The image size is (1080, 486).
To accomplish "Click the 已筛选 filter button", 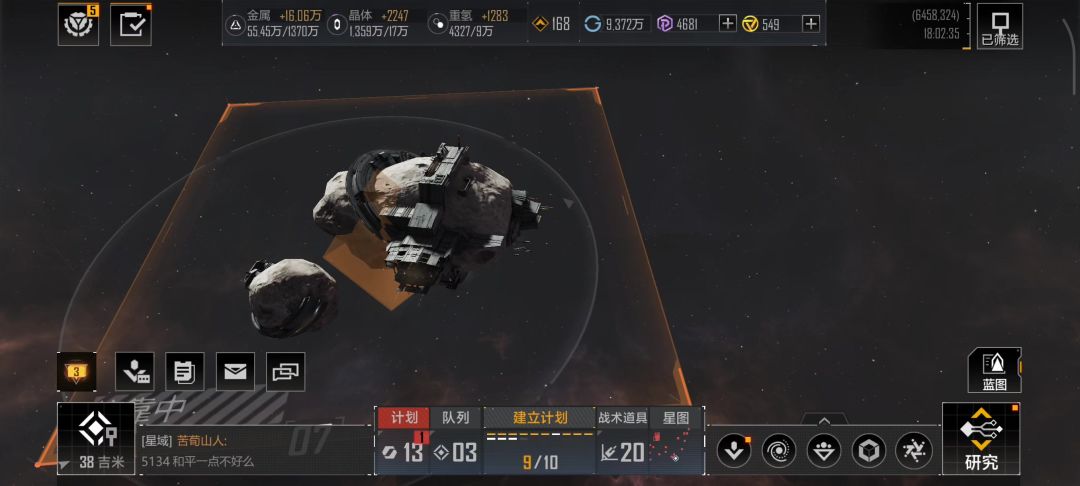I will (x=999, y=26).
